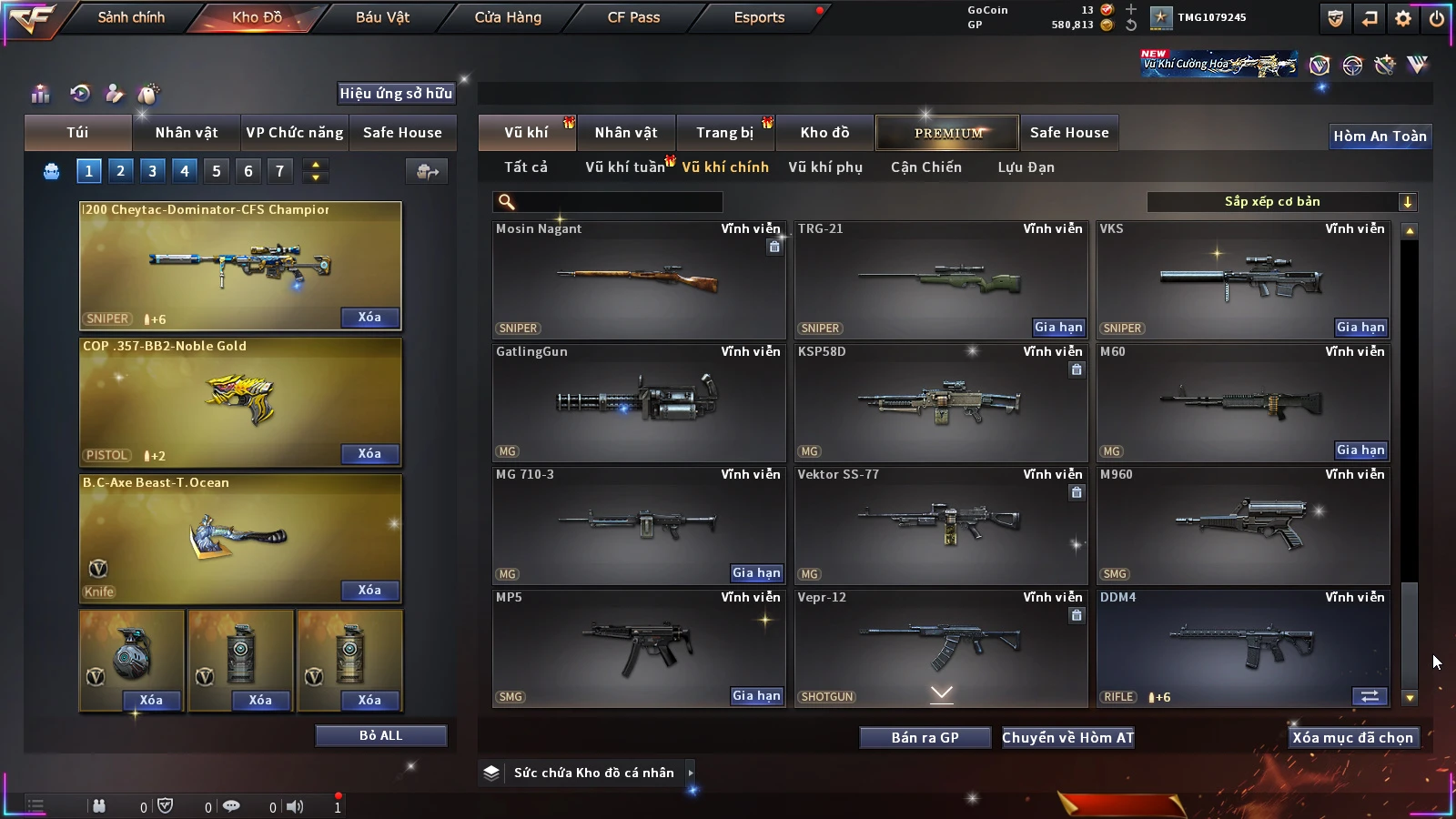Switch to bag page 3

tap(152, 171)
